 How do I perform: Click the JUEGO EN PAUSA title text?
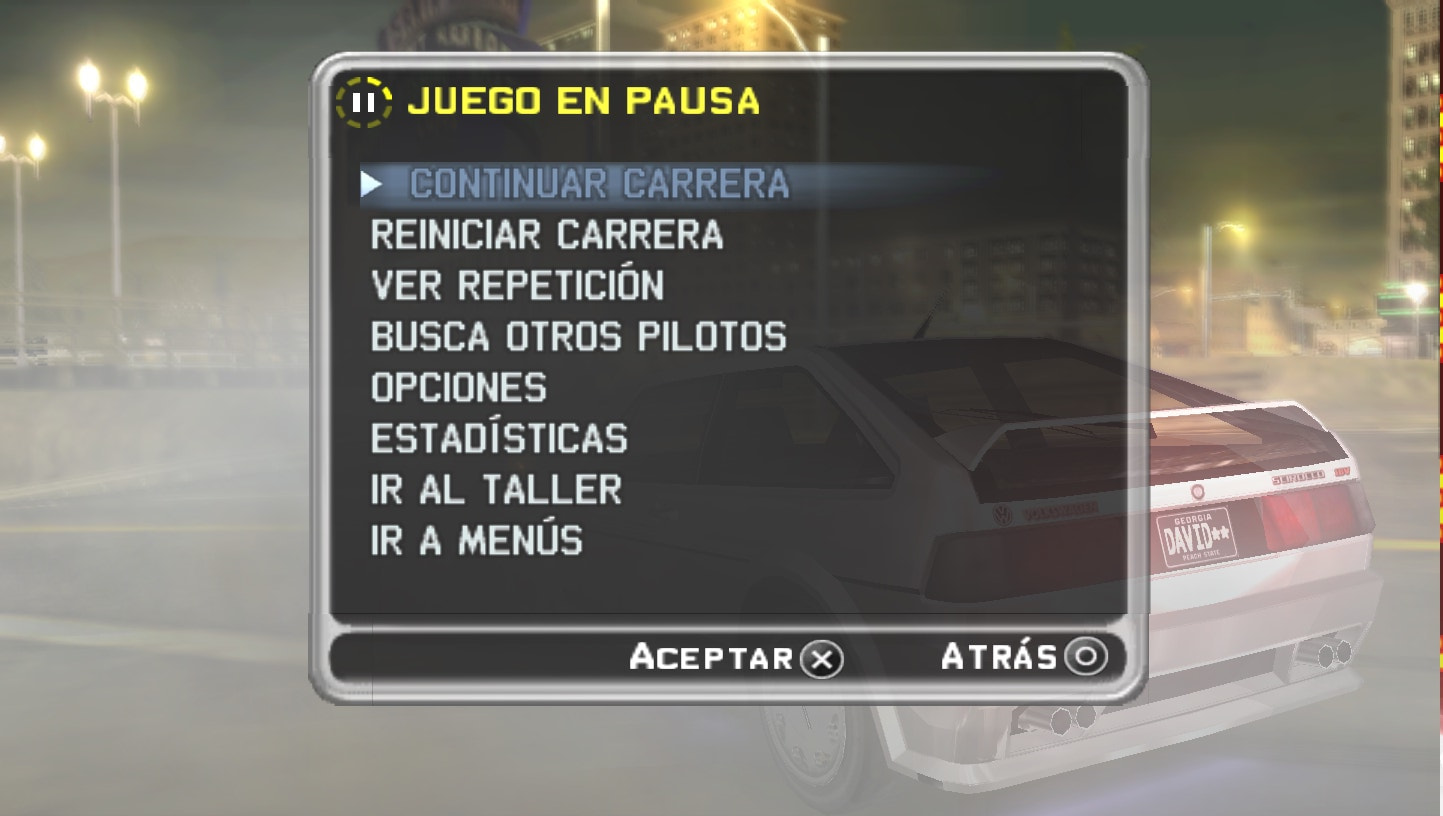click(x=583, y=100)
